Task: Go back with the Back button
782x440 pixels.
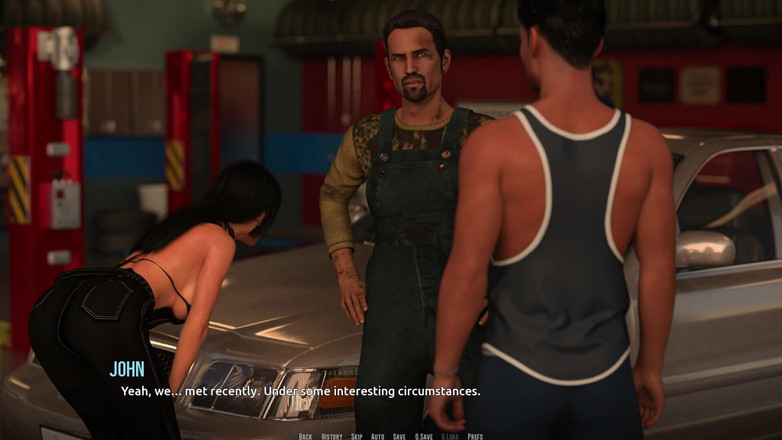Action: point(305,436)
